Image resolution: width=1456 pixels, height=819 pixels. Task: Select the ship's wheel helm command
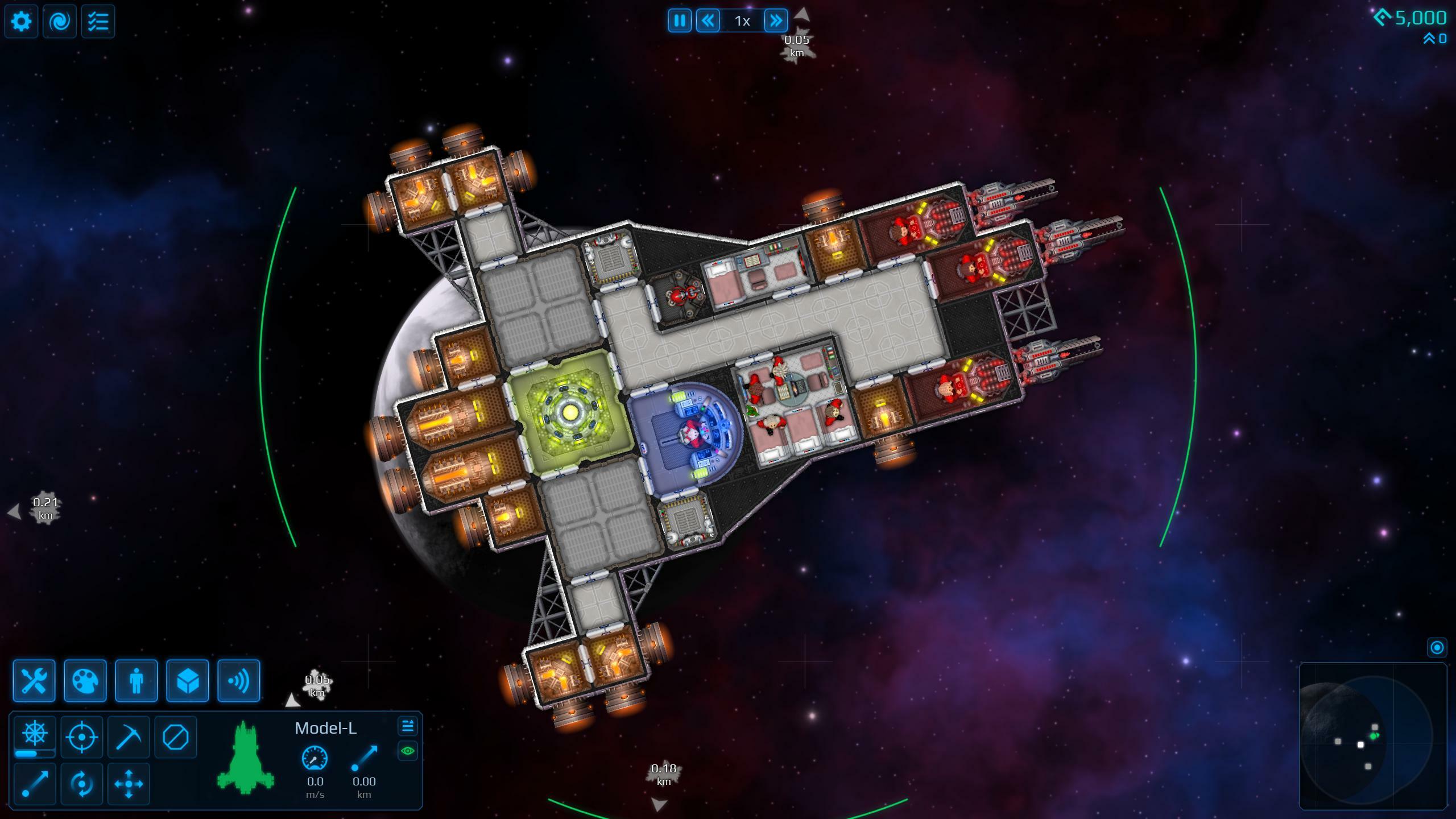point(35,734)
